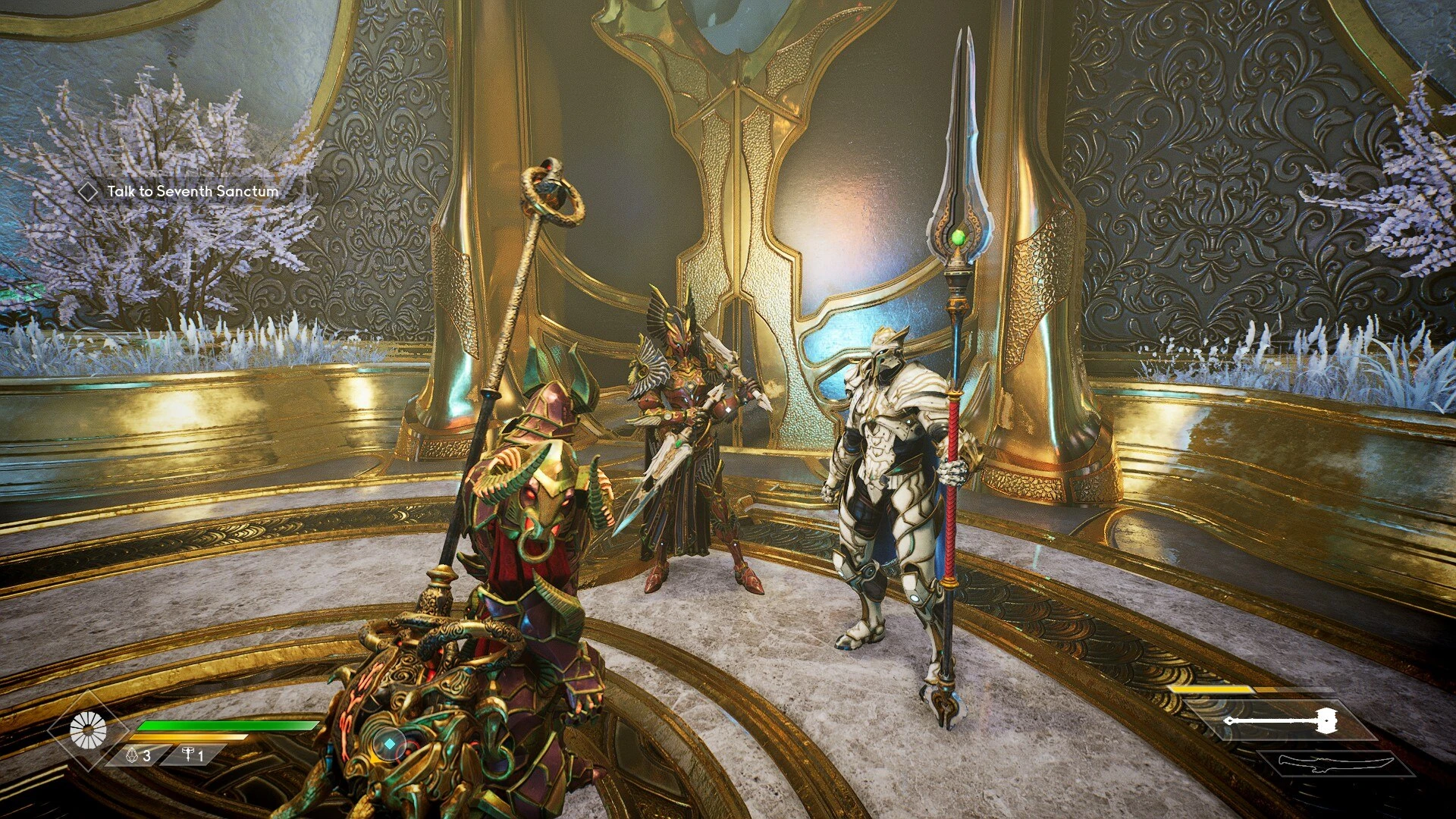Switch to the curved blade secondary weapon
1456x819 pixels.
pos(1335,764)
